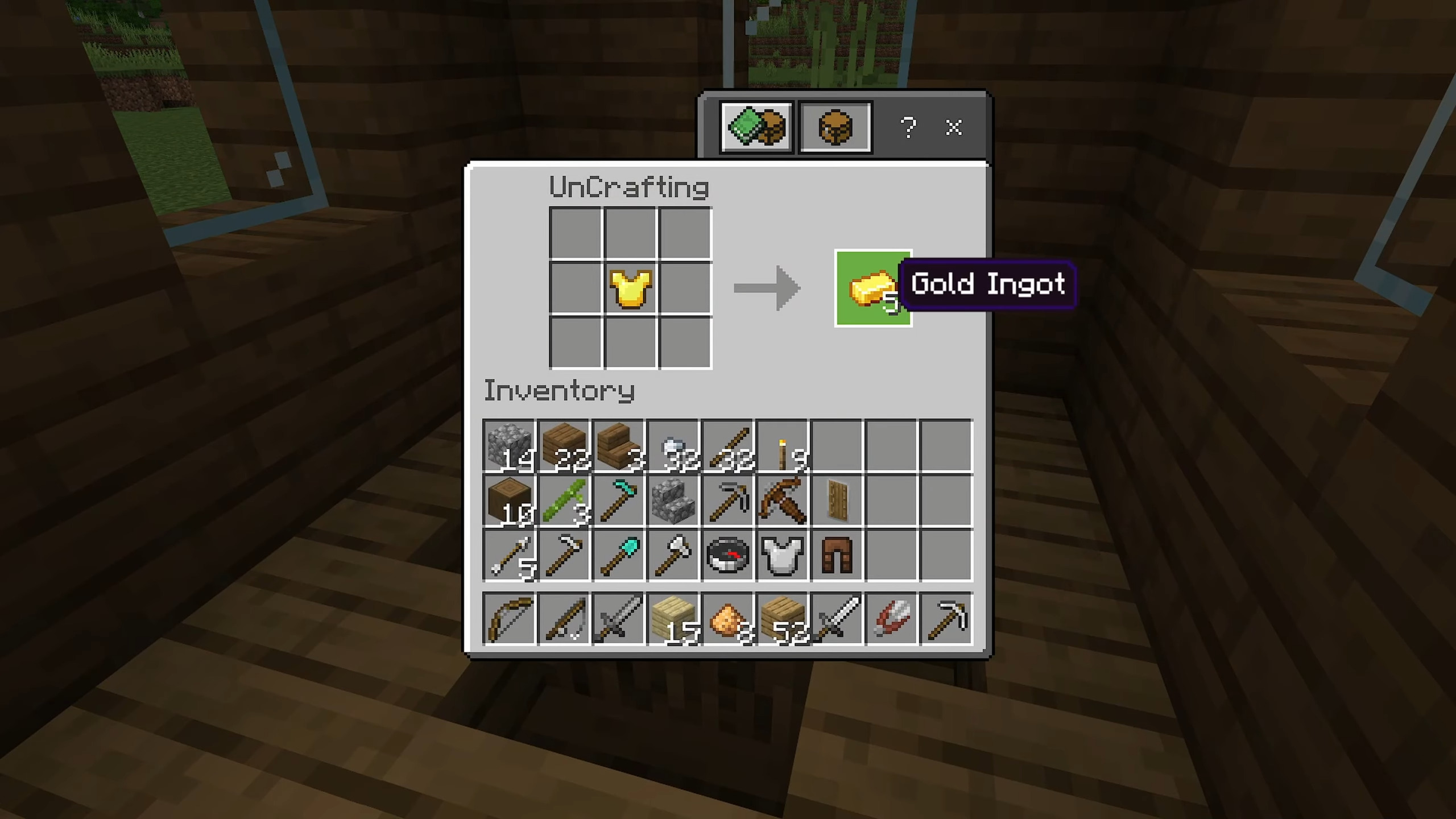Select the emerald recipe book tab
The width and height of the screenshot is (1456, 819).
click(x=756, y=127)
